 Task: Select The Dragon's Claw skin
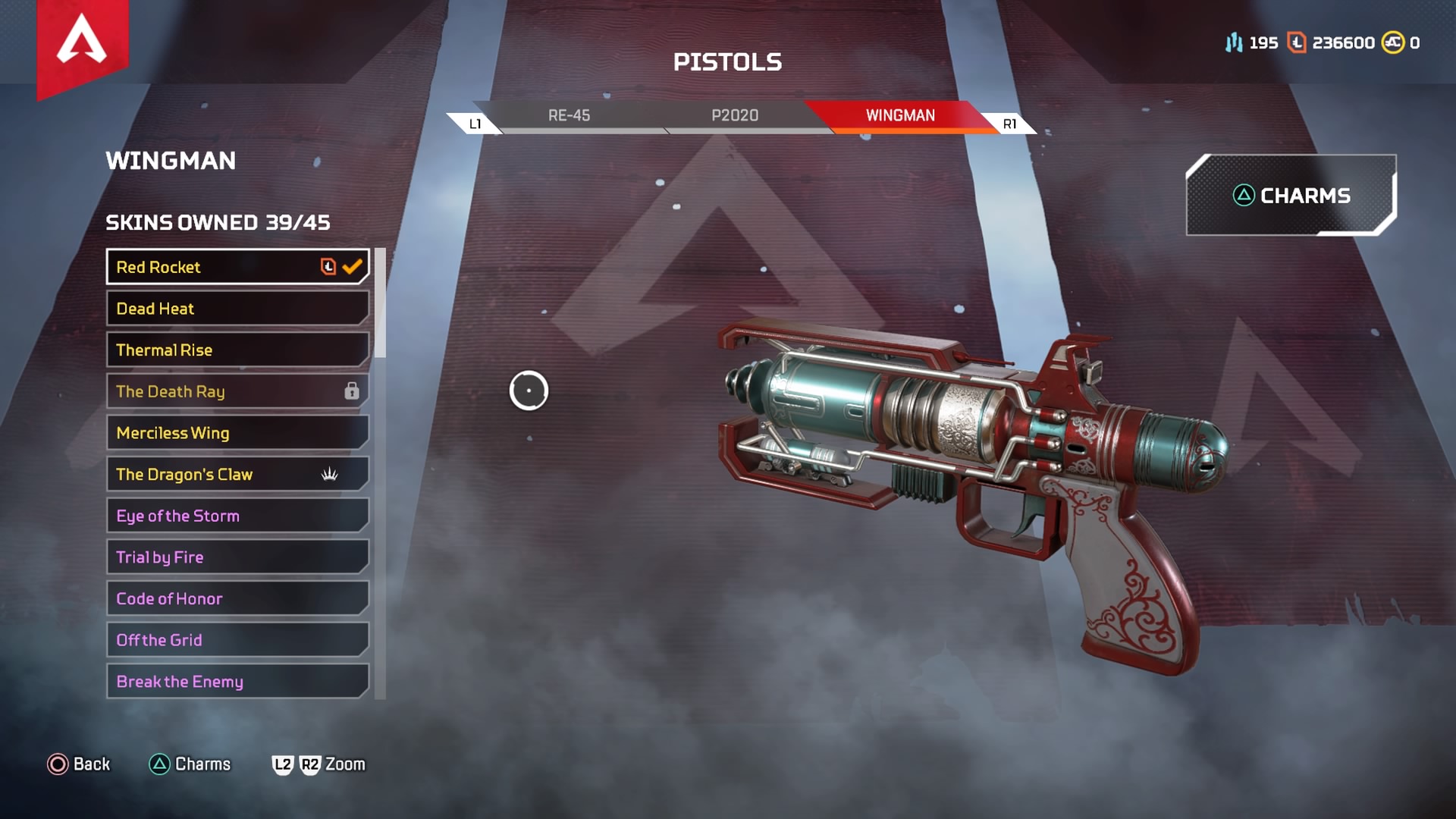[x=237, y=474]
